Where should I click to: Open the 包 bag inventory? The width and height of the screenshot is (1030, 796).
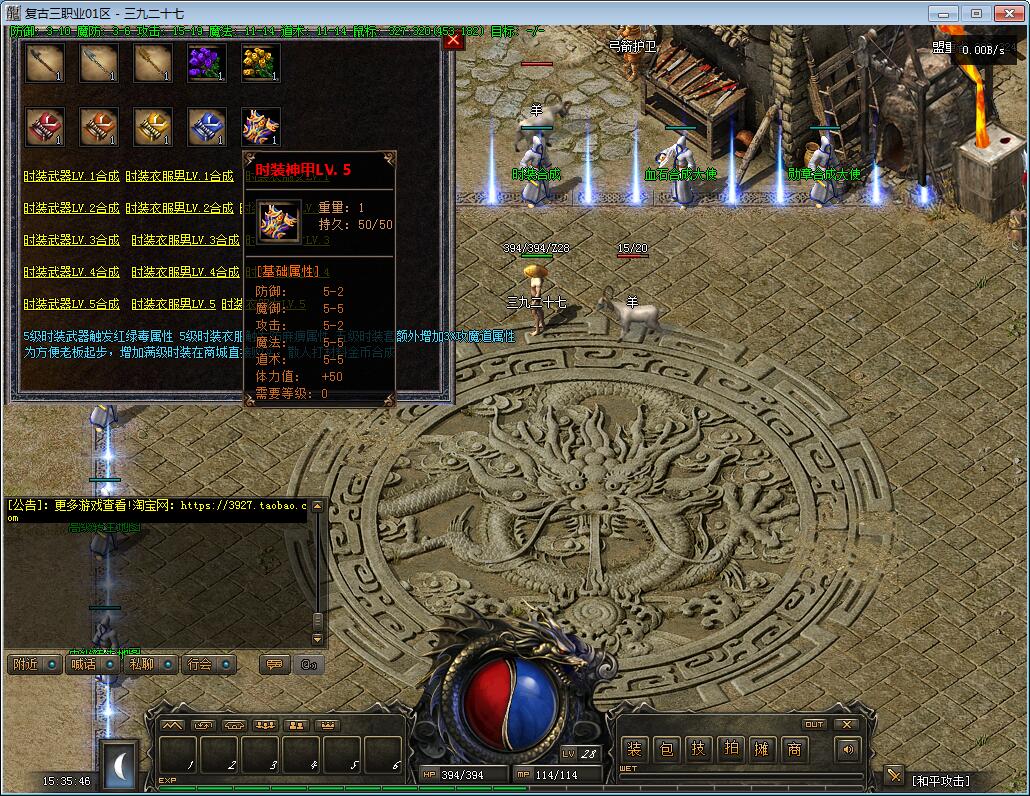[667, 749]
